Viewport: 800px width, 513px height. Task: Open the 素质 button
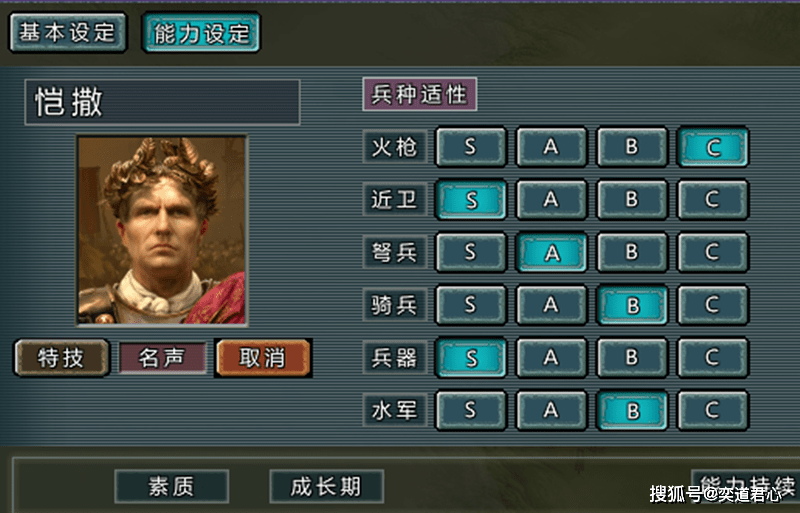pos(171,487)
